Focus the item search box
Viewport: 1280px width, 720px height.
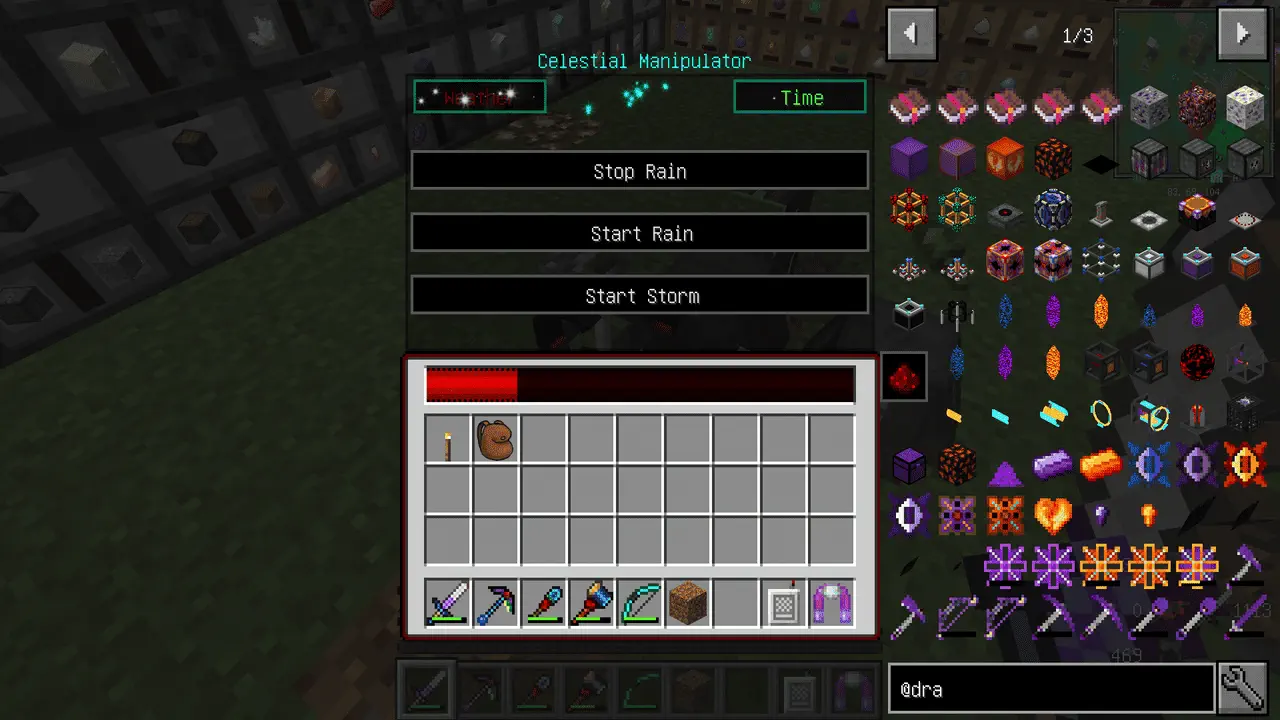(x=1050, y=689)
